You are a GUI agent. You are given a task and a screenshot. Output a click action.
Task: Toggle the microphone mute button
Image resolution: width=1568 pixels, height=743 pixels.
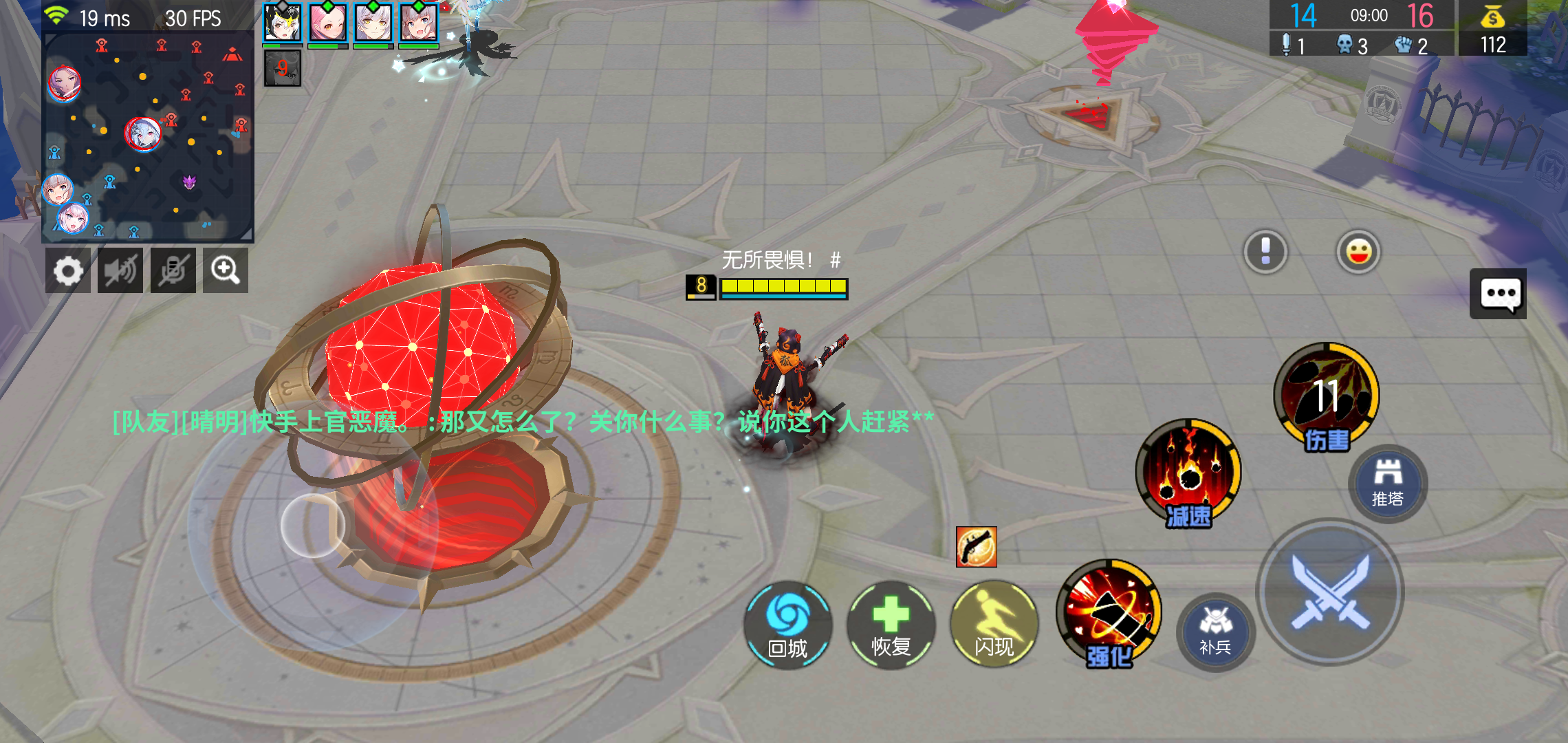[173, 270]
